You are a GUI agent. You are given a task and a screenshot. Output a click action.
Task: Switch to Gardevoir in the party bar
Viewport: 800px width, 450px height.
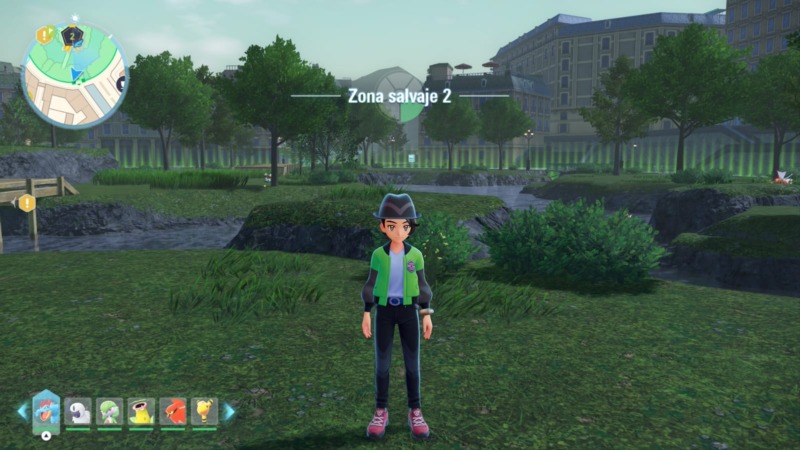[x=109, y=411]
